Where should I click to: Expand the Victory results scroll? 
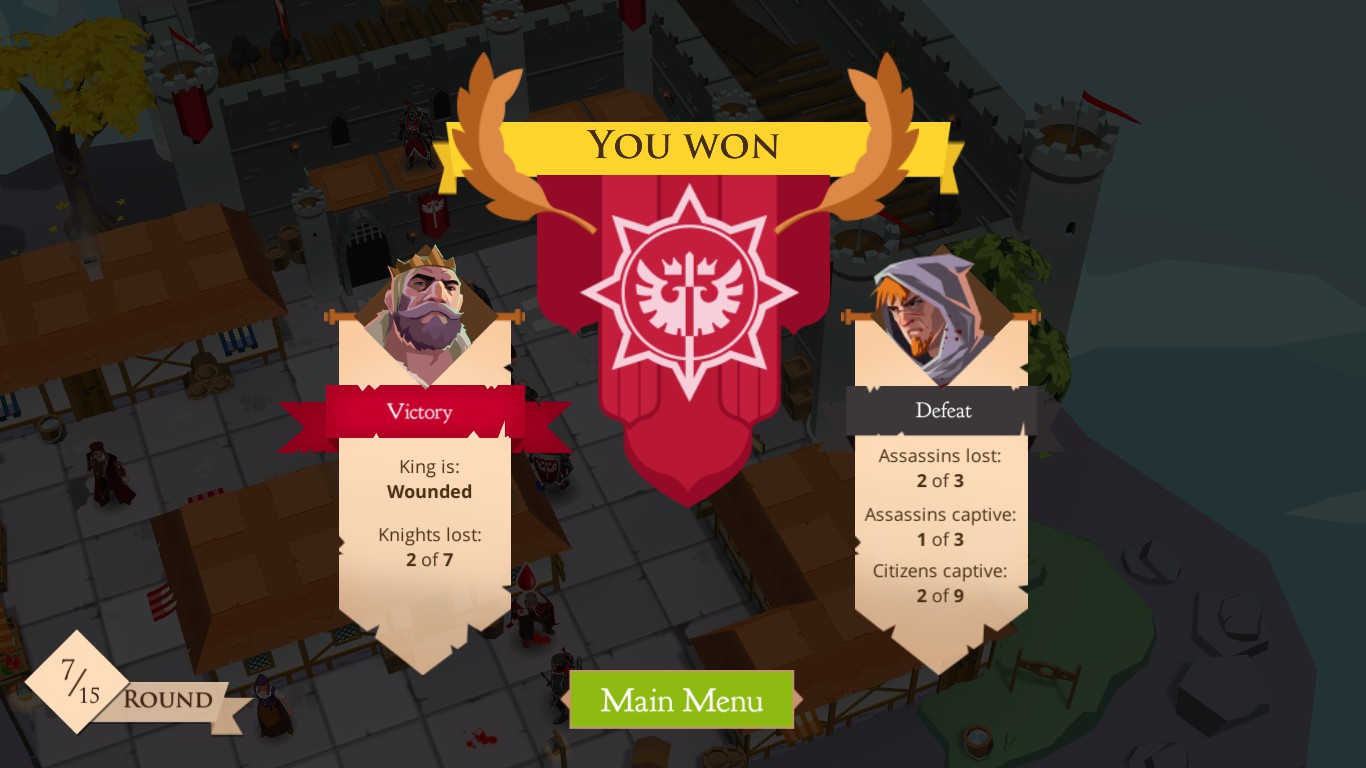tap(427, 520)
